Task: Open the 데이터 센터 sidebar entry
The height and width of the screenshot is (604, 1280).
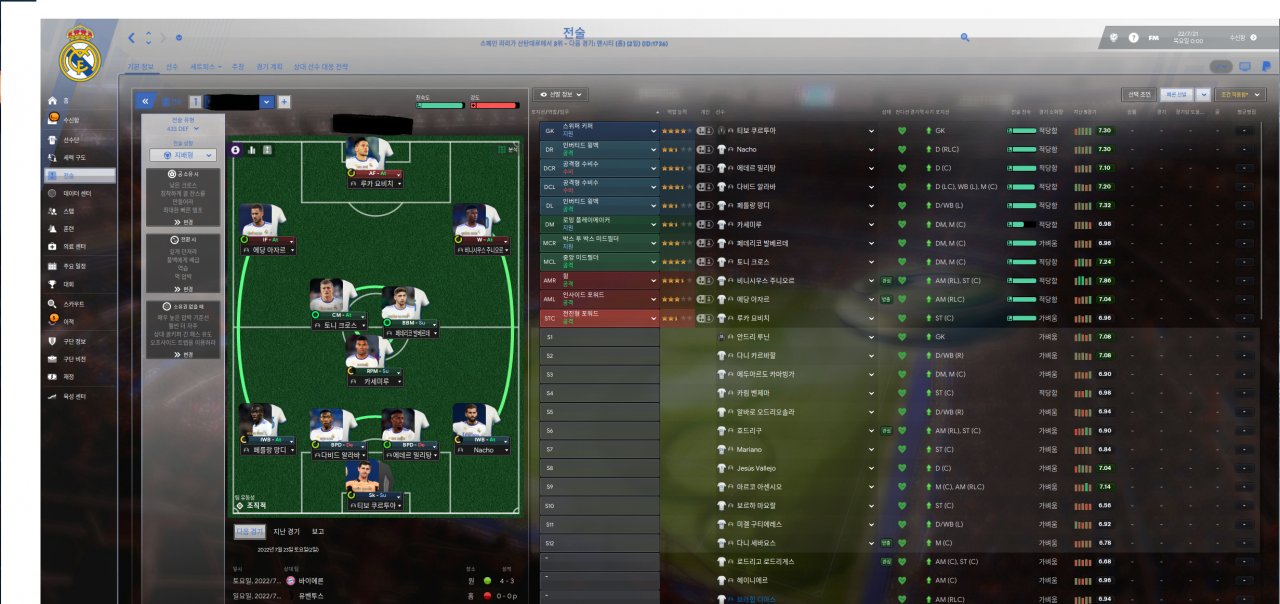Action: [x=77, y=193]
